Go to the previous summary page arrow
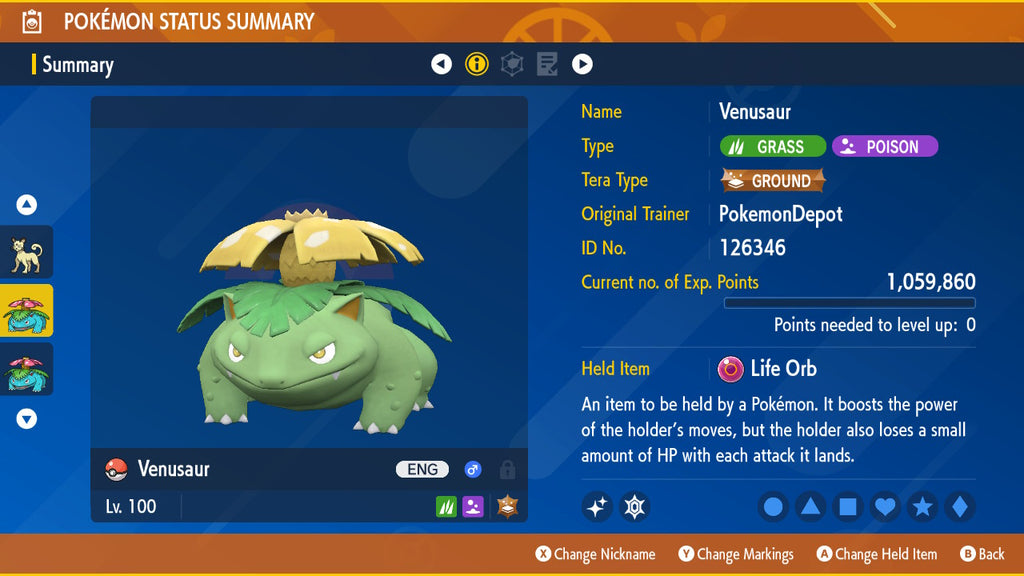Viewport: 1024px width, 576px height. (441, 65)
